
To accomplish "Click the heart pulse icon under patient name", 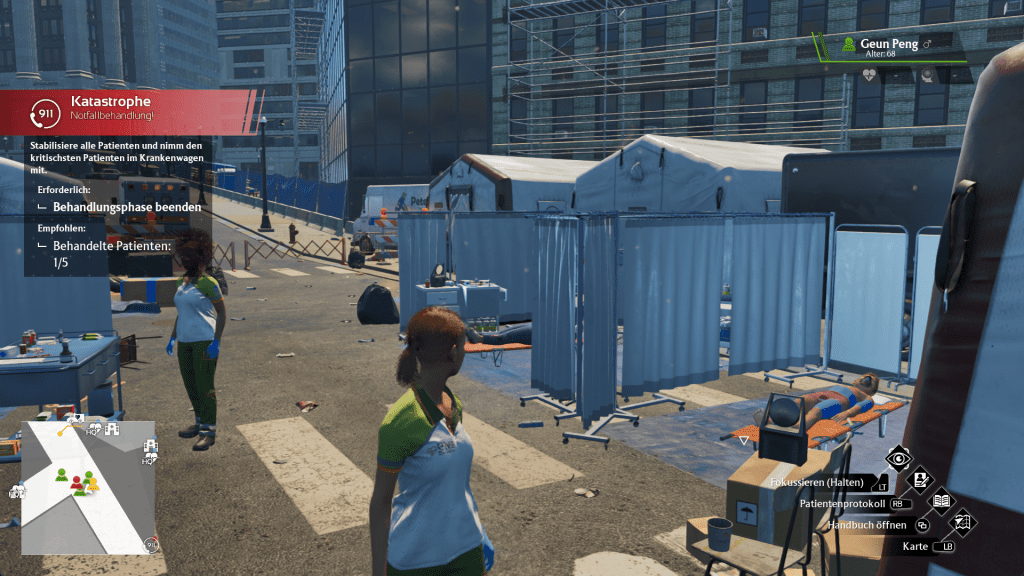I will 869,74.
